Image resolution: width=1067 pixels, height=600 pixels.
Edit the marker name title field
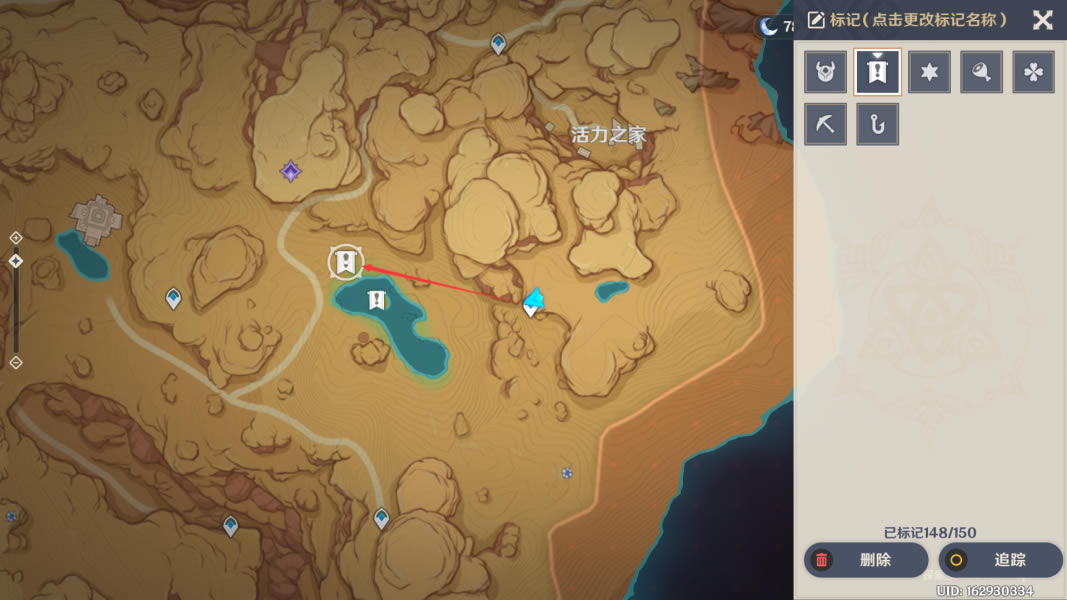tap(917, 20)
